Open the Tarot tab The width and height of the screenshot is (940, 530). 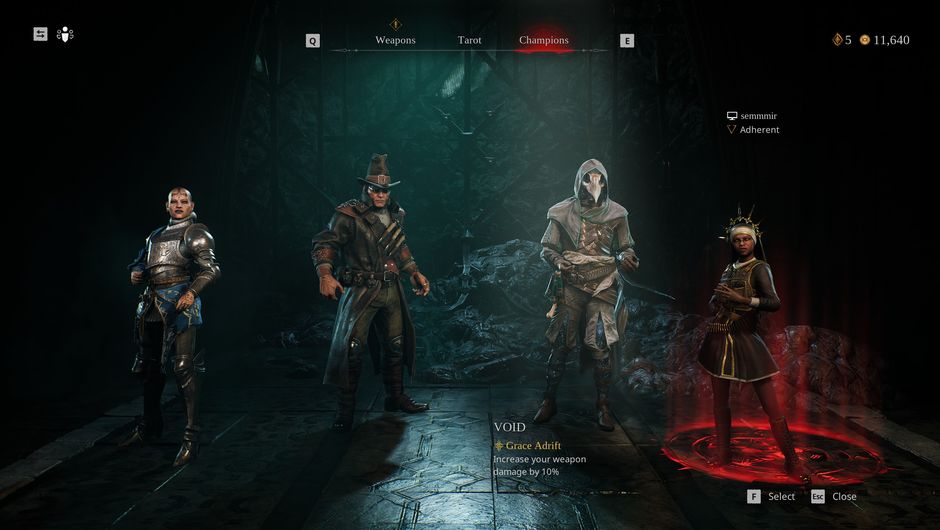pyautogui.click(x=469, y=40)
